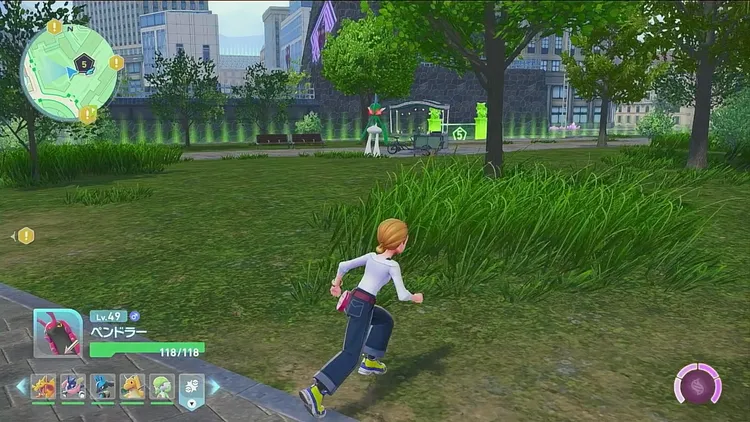Choose Gardevoir in the party bar
Image resolution: width=750 pixels, height=422 pixels.
(x=162, y=387)
